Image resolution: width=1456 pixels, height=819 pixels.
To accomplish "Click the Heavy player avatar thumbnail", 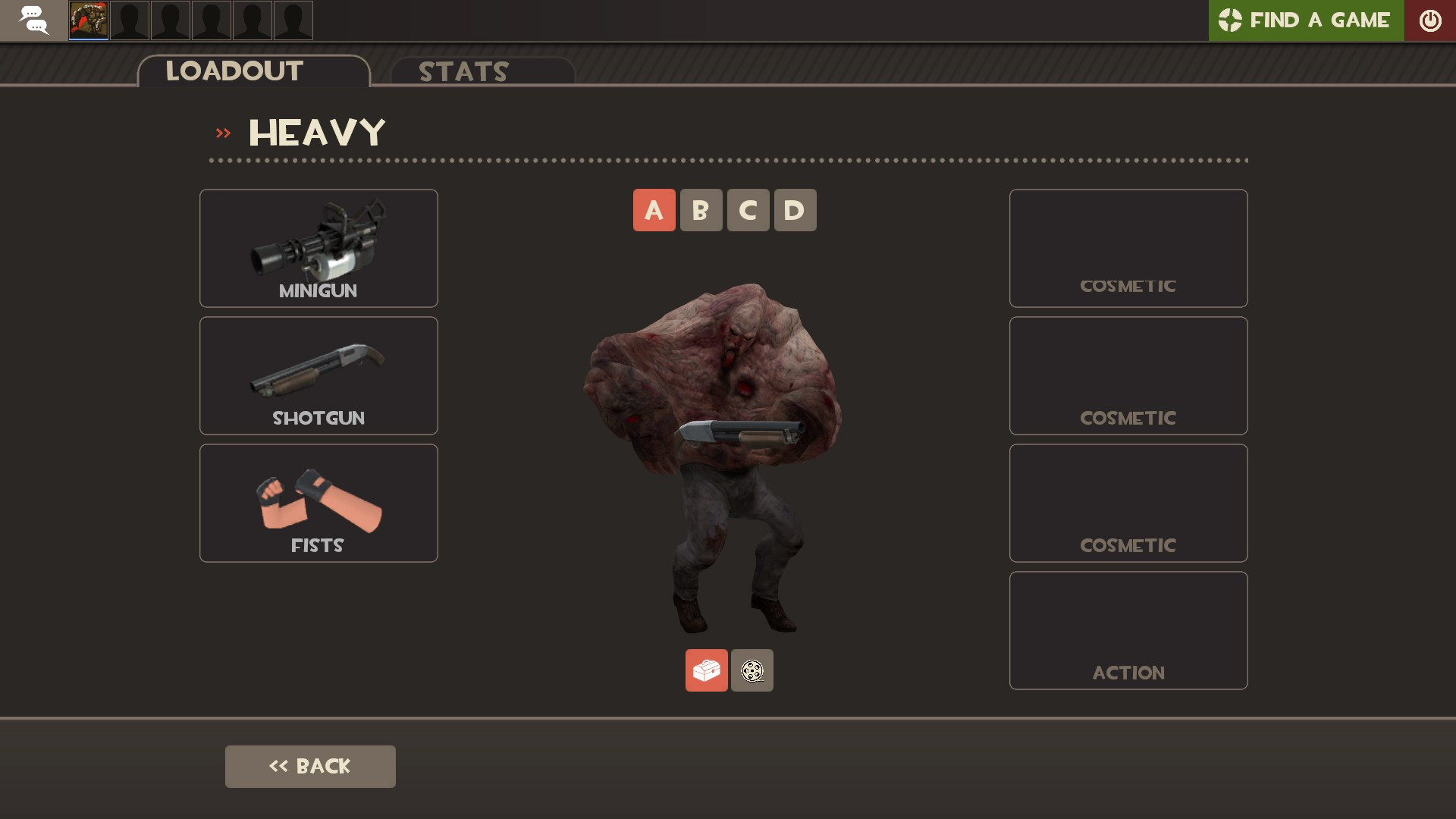I will pos(89,20).
